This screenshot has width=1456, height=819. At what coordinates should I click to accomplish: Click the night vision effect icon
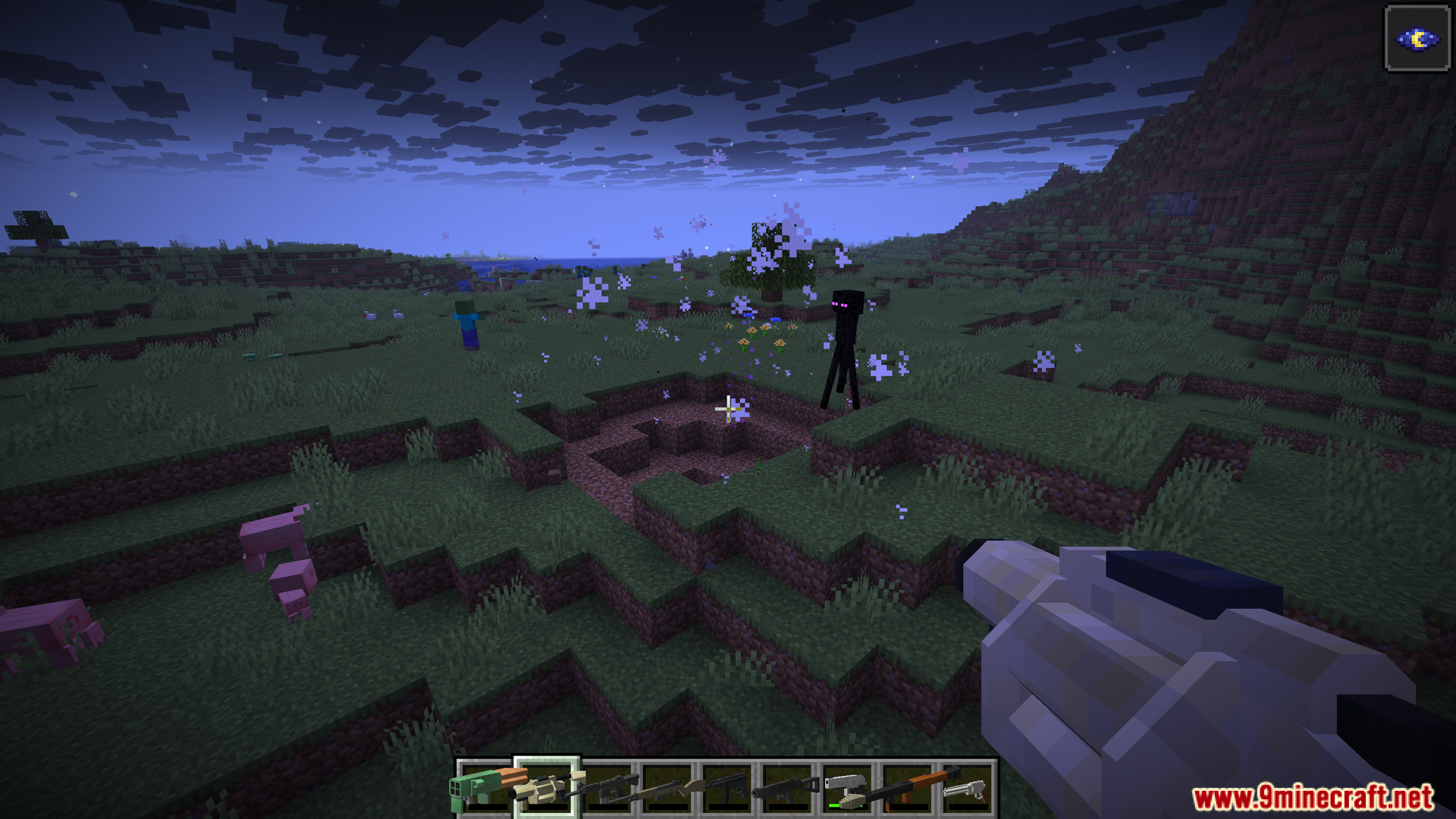coord(1417,39)
